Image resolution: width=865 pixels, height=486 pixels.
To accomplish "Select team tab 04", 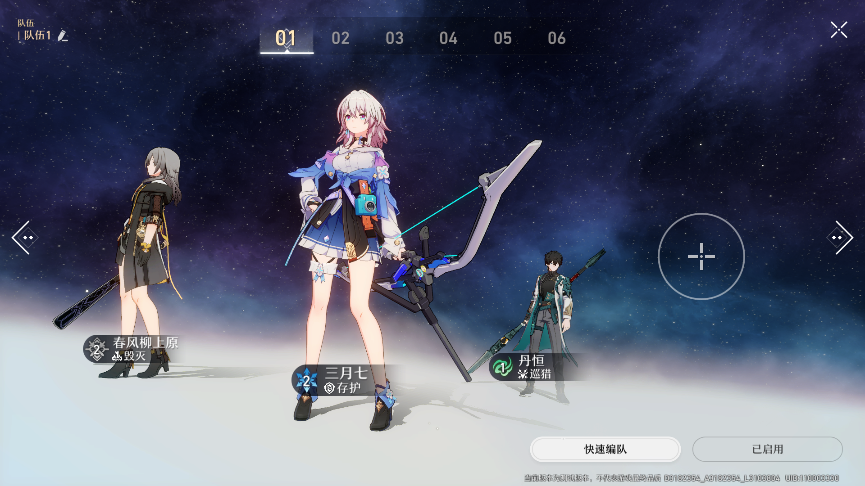I will point(448,38).
